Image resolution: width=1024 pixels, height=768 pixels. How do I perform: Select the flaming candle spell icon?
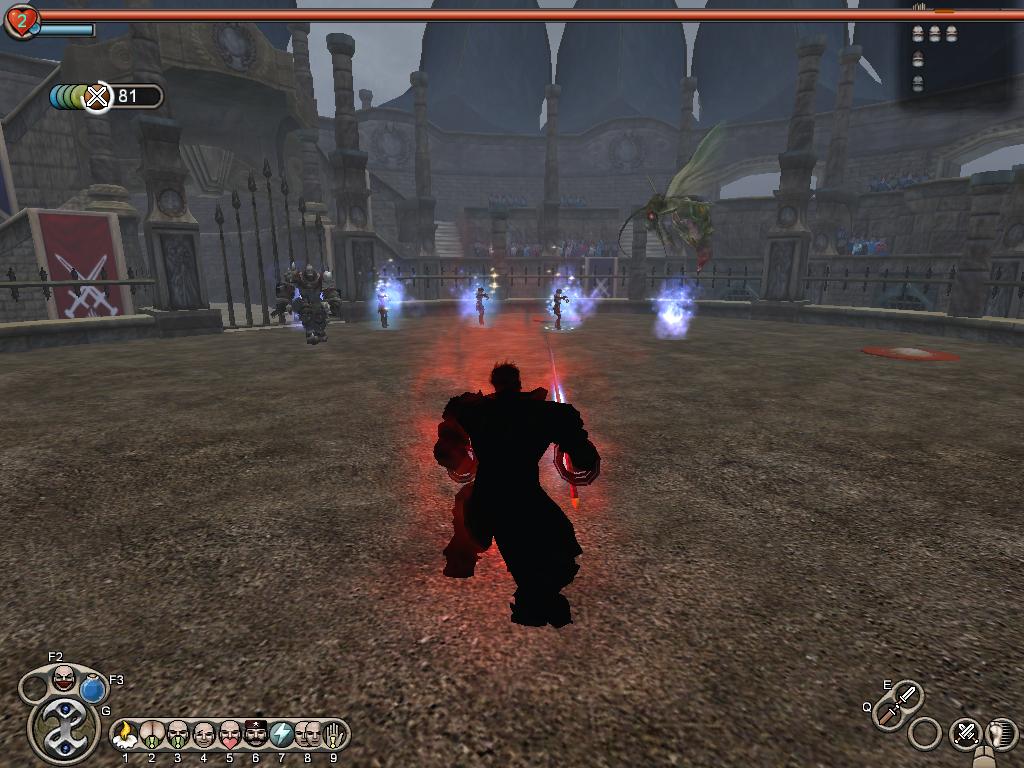click(x=126, y=734)
